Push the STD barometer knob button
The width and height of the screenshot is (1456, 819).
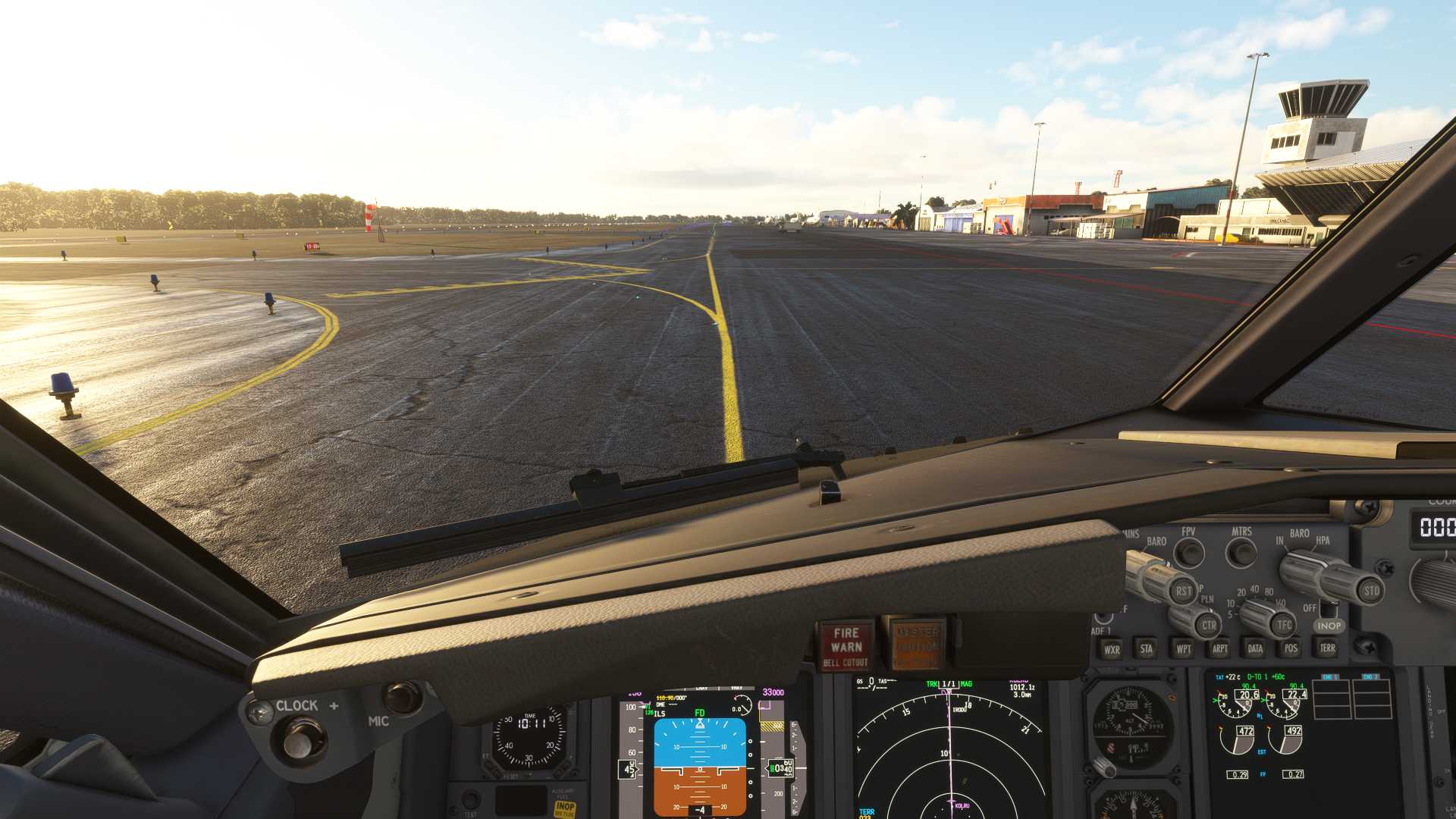(x=1371, y=591)
